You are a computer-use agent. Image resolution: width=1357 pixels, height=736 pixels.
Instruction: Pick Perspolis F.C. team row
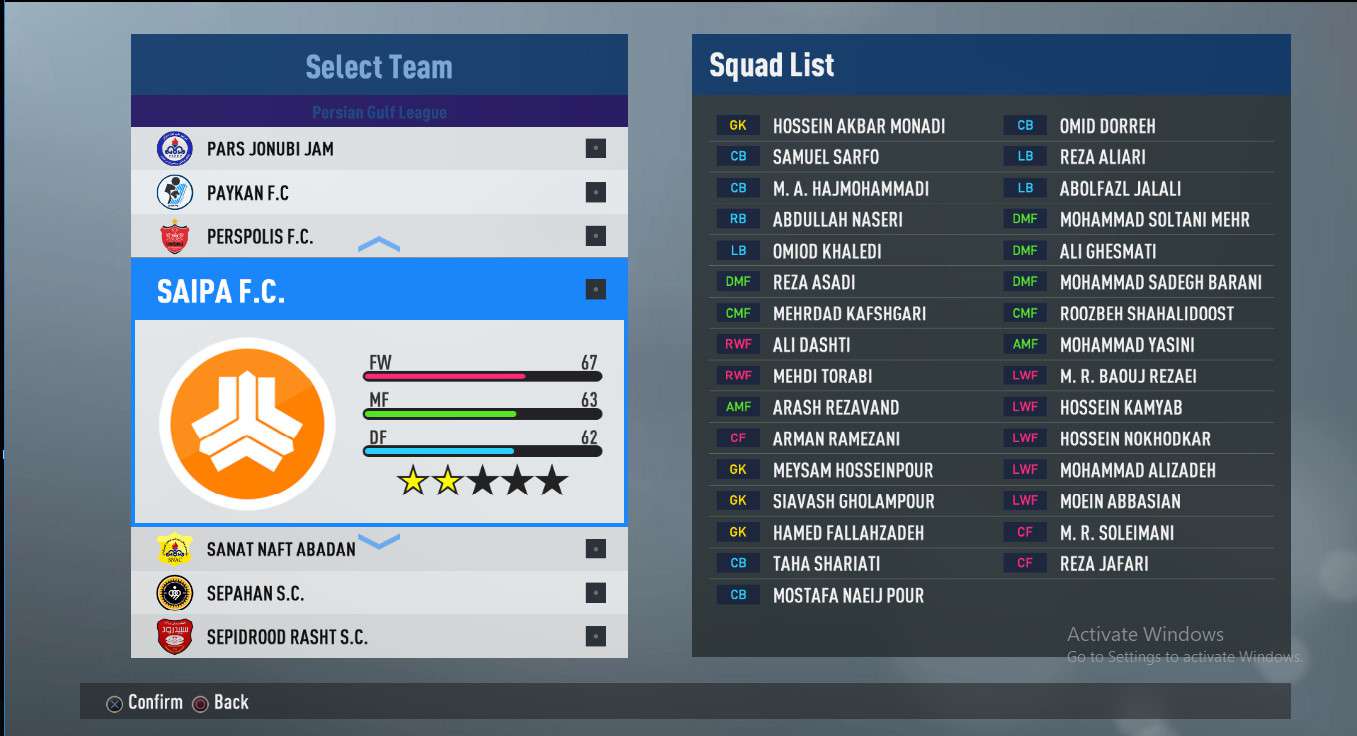[260, 237]
